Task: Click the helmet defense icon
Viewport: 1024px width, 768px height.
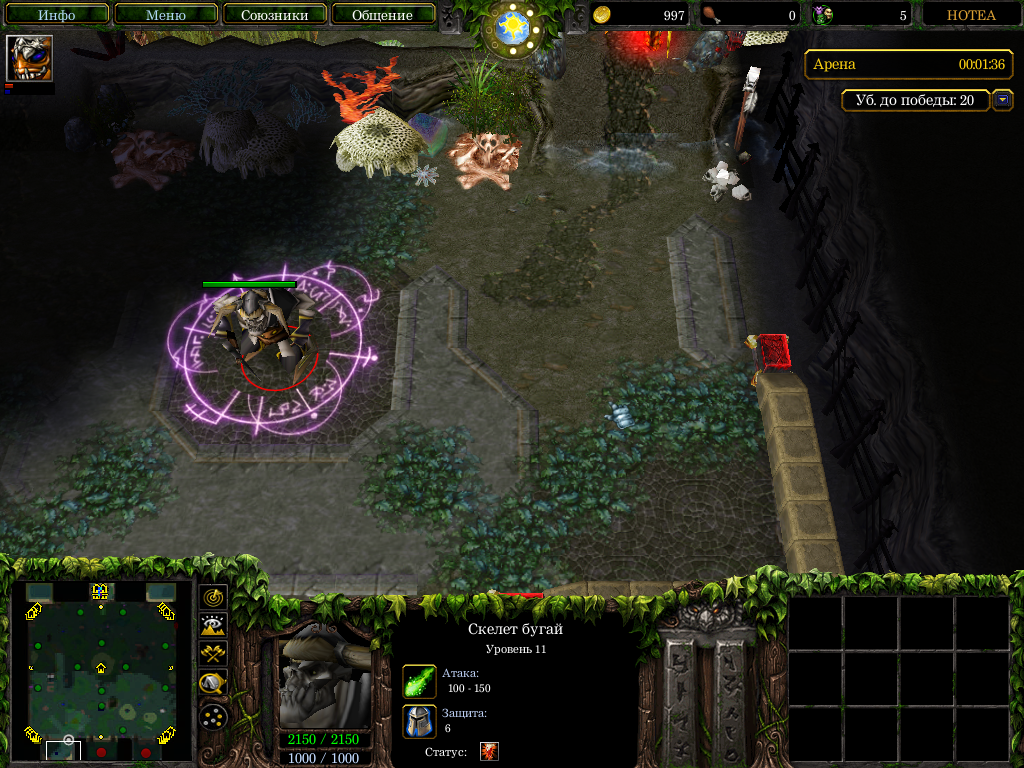Action: [419, 721]
